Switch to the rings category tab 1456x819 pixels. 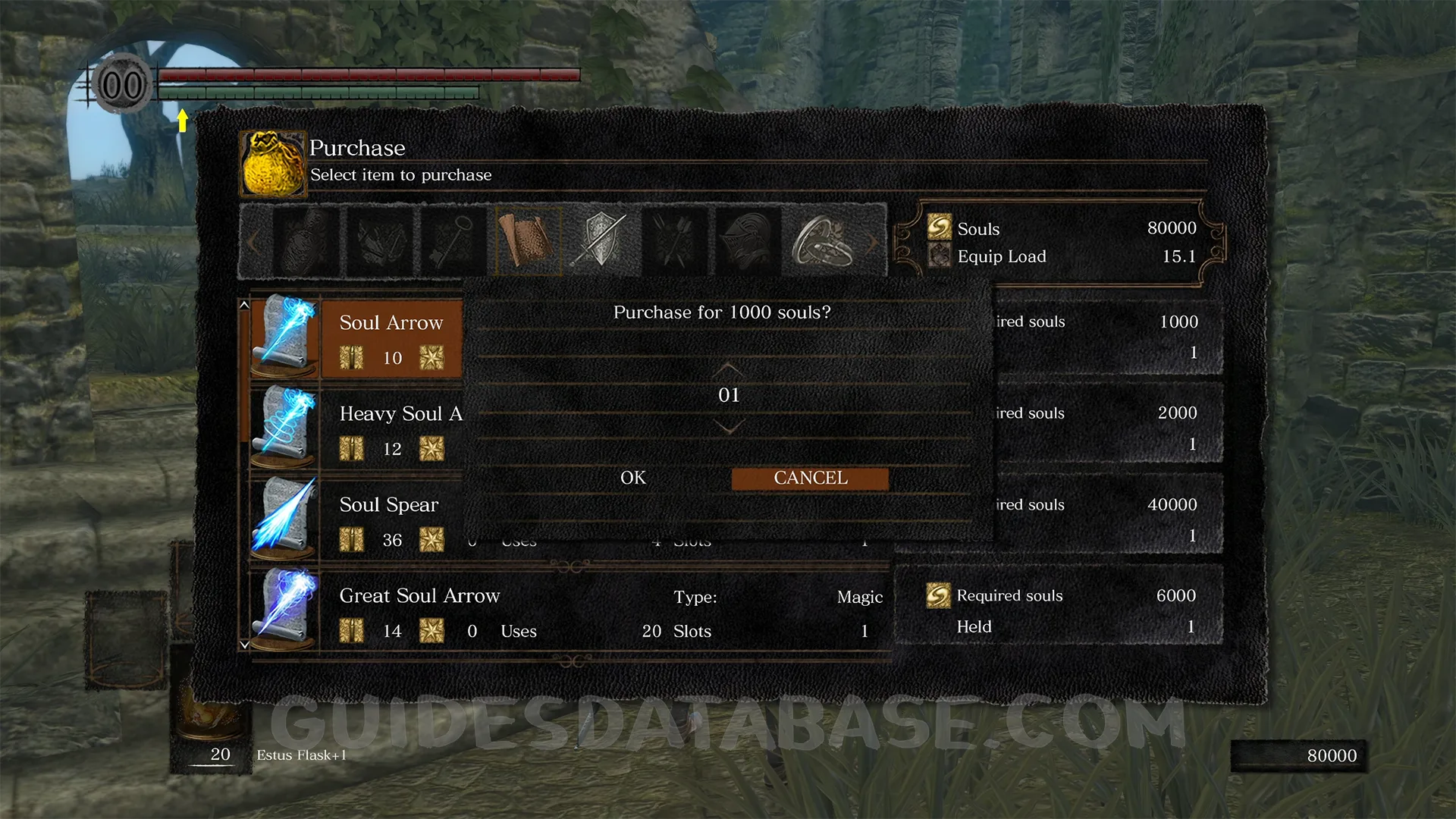823,241
